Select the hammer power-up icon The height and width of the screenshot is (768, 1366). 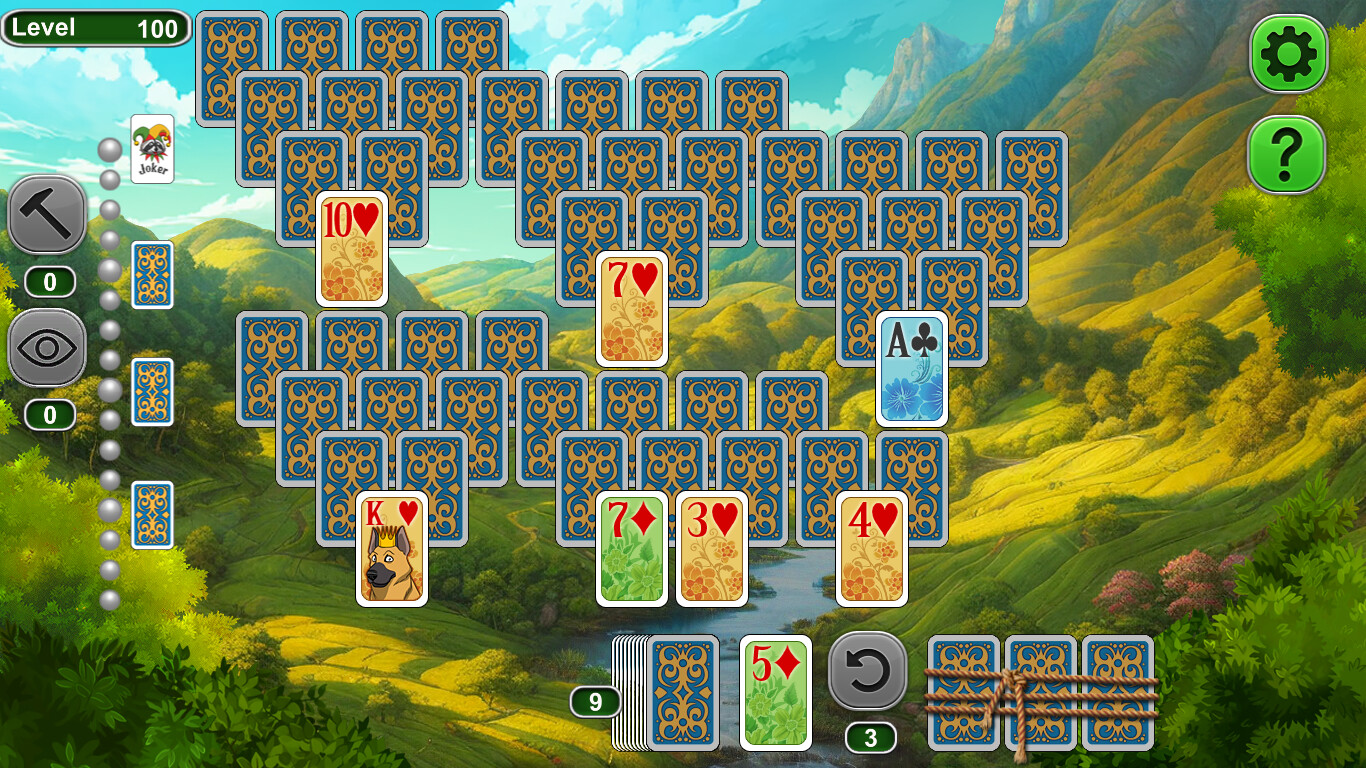47,216
